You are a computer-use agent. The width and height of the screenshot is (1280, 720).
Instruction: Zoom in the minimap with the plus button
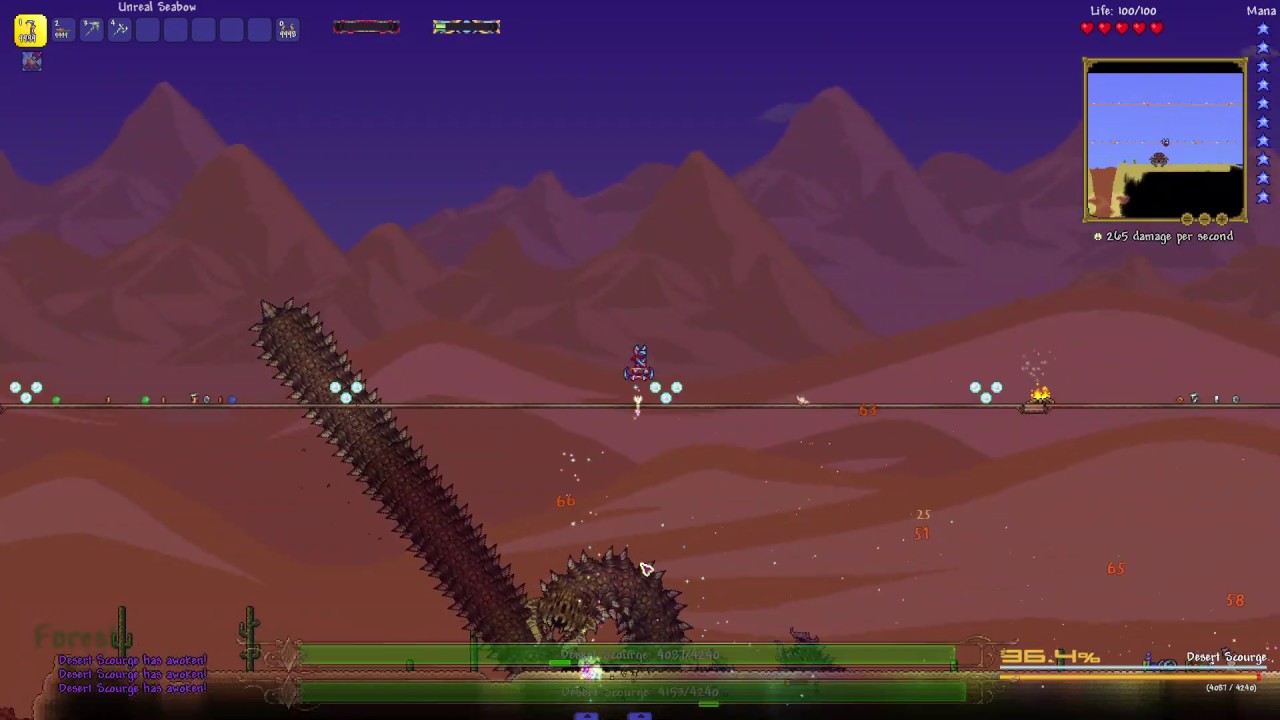[x=1221, y=219]
